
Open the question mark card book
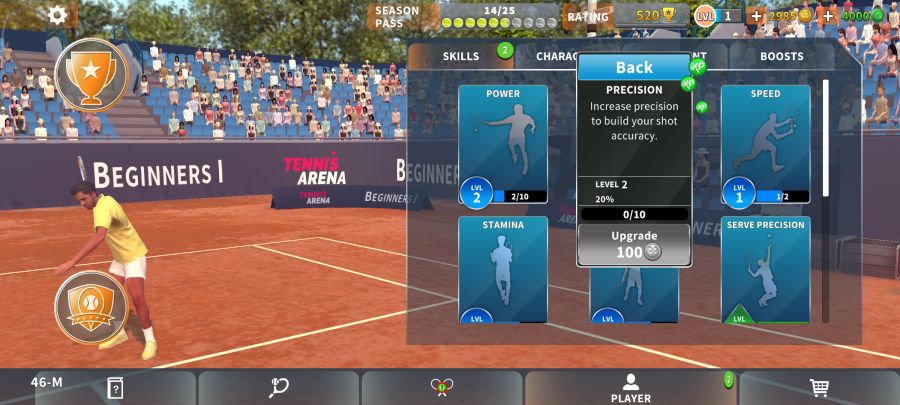click(115, 388)
